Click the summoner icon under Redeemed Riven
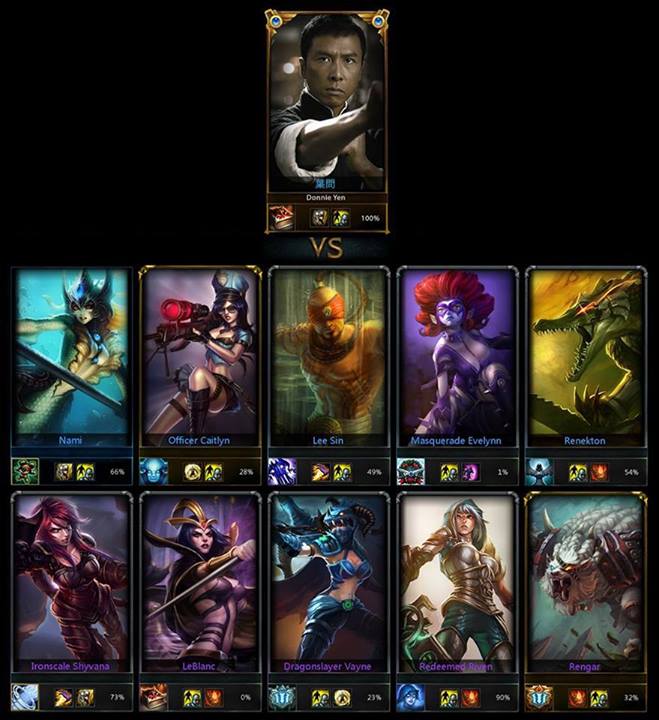 coord(411,697)
